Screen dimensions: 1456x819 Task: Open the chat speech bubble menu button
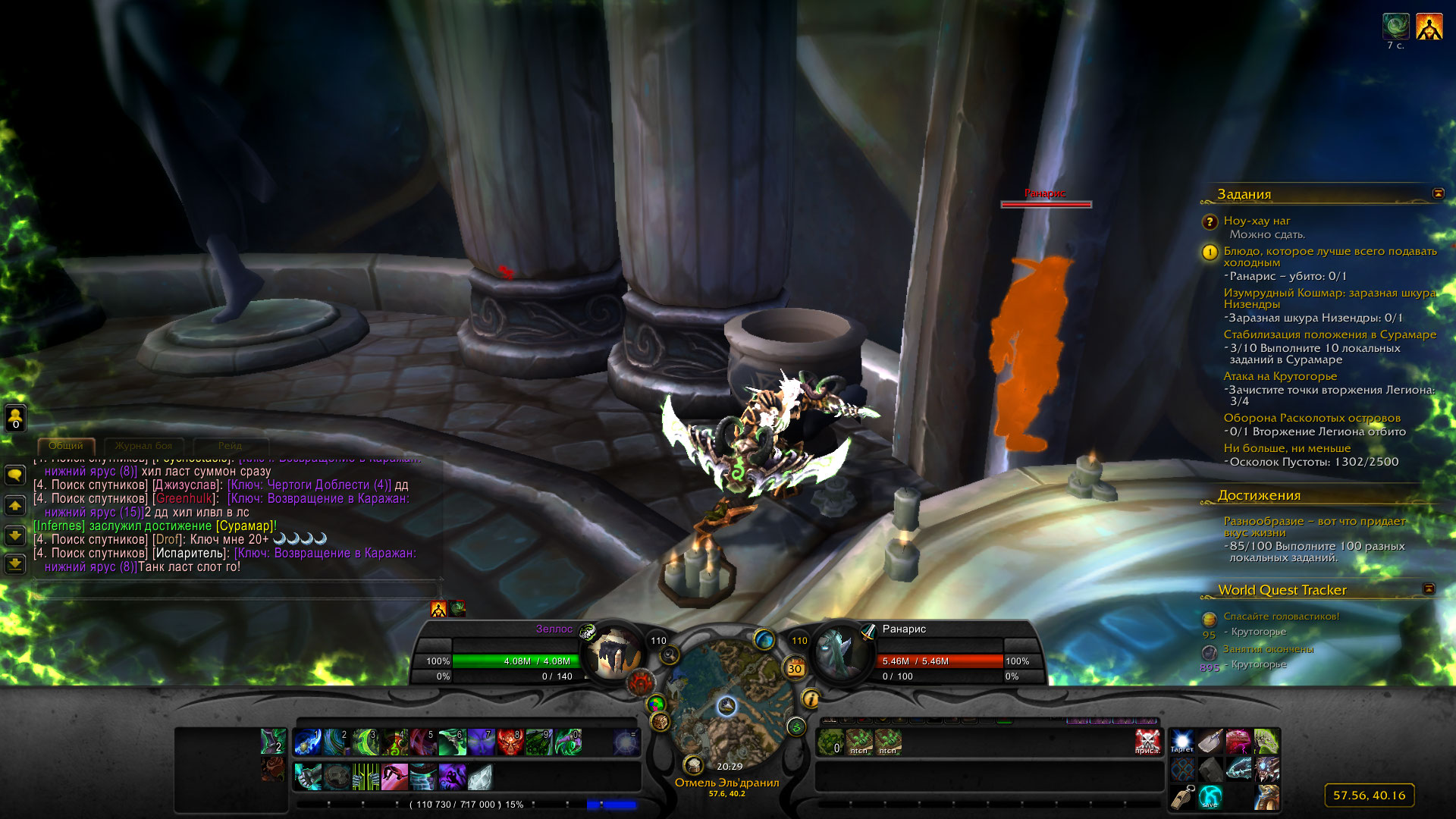[x=15, y=475]
